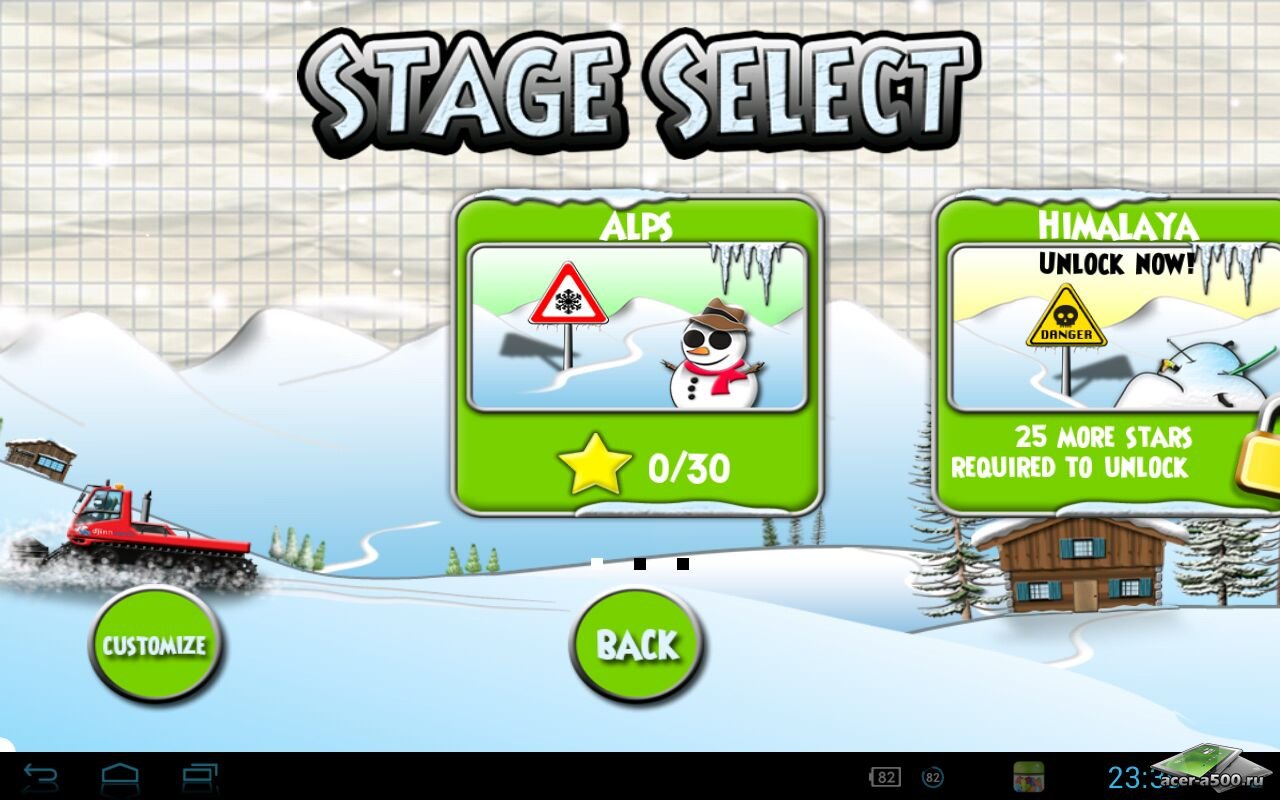Go back with the green Back button
Screen dimensions: 1280x800
[x=637, y=645]
